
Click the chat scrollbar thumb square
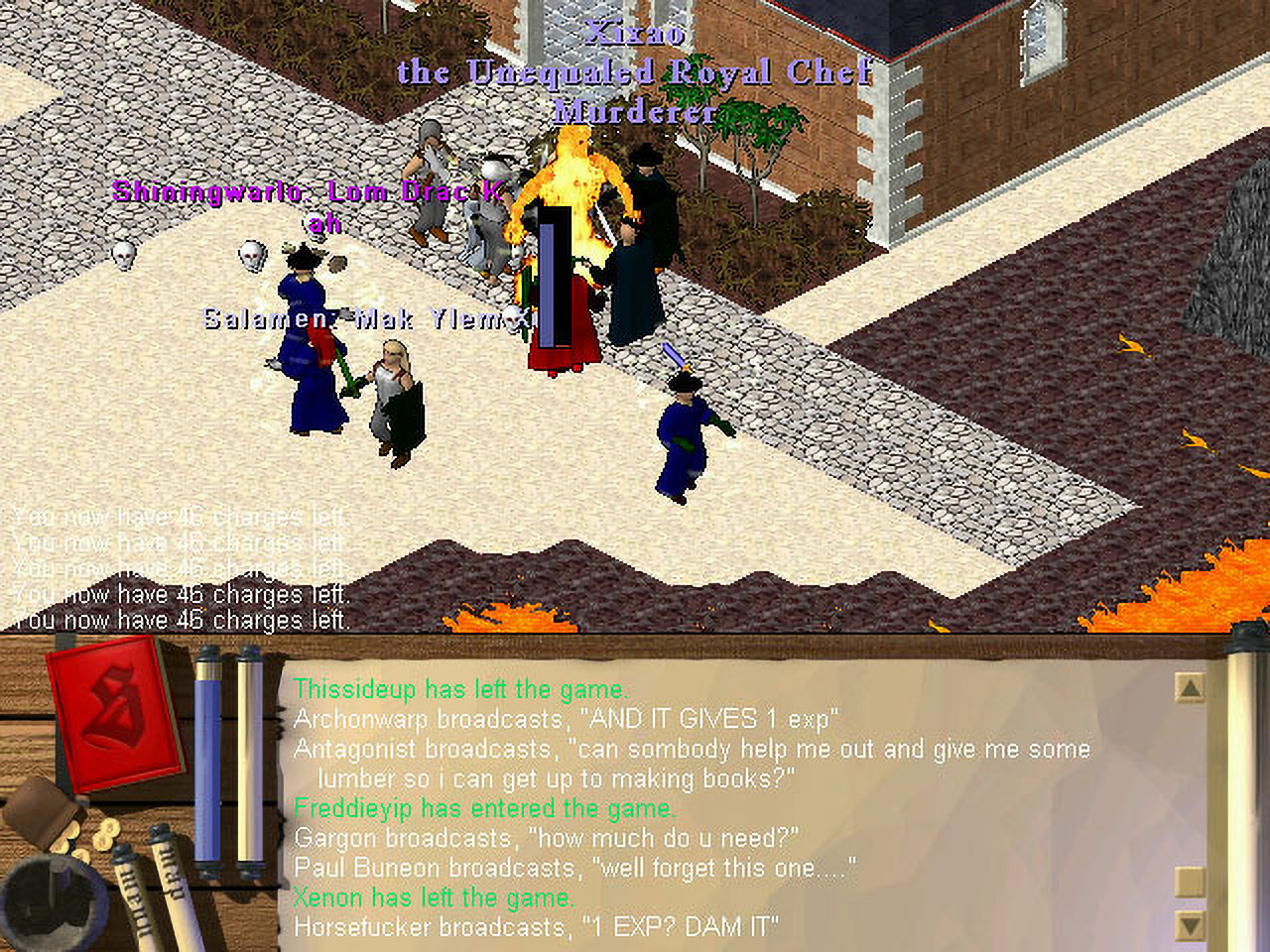click(1189, 880)
